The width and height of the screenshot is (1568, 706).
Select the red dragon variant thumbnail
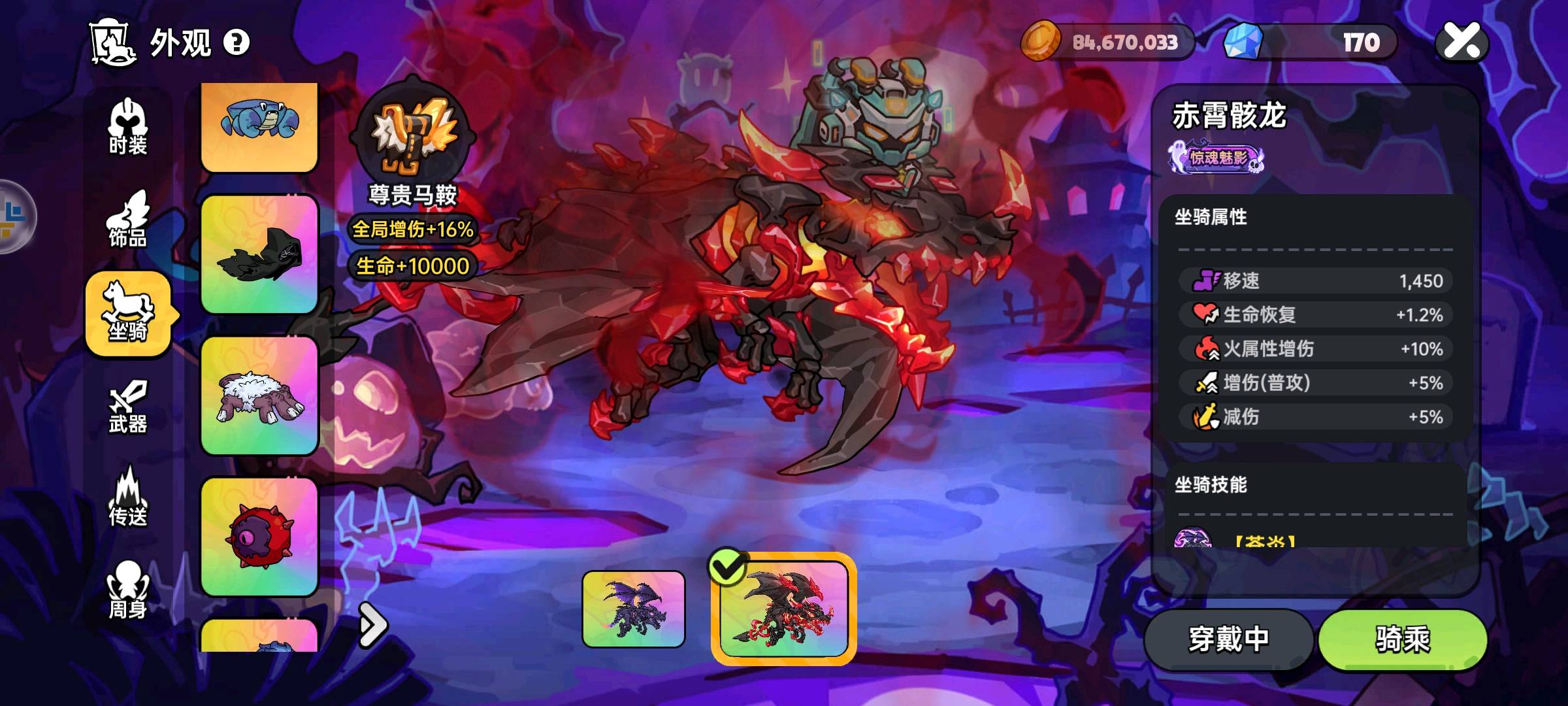point(783,609)
